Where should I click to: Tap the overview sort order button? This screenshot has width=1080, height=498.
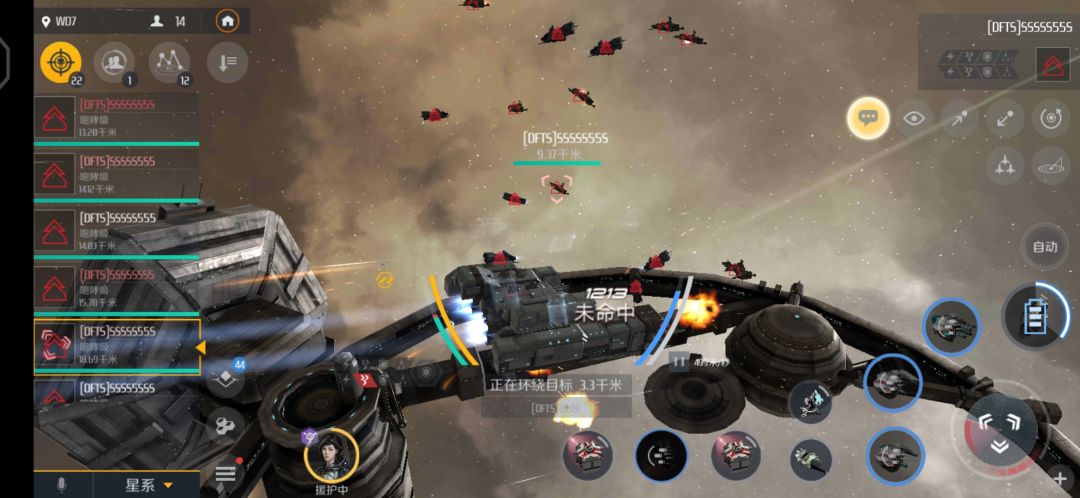click(227, 63)
